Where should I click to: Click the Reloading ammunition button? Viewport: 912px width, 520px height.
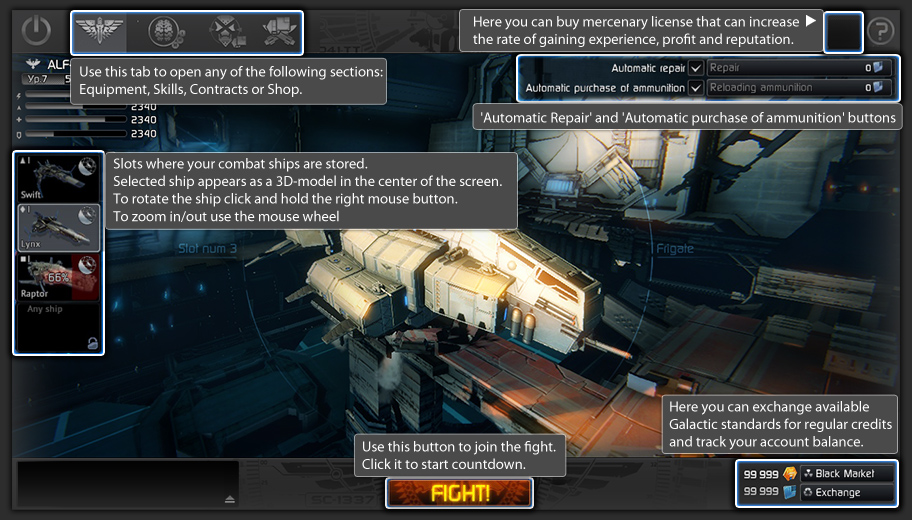click(797, 88)
